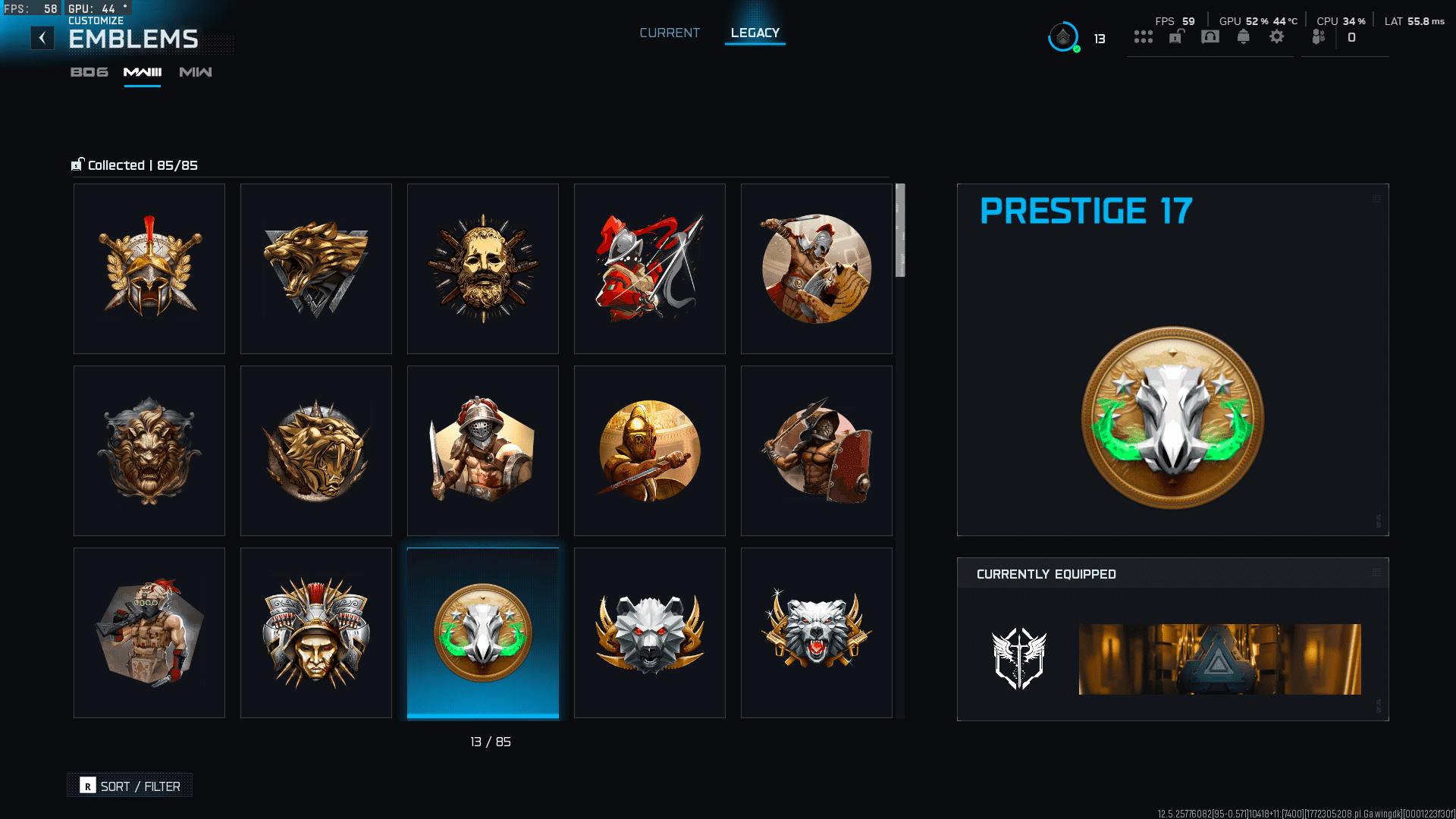Image resolution: width=1456 pixels, height=819 pixels.
Task: Switch to the BO6 emblem category
Action: pyautogui.click(x=89, y=73)
